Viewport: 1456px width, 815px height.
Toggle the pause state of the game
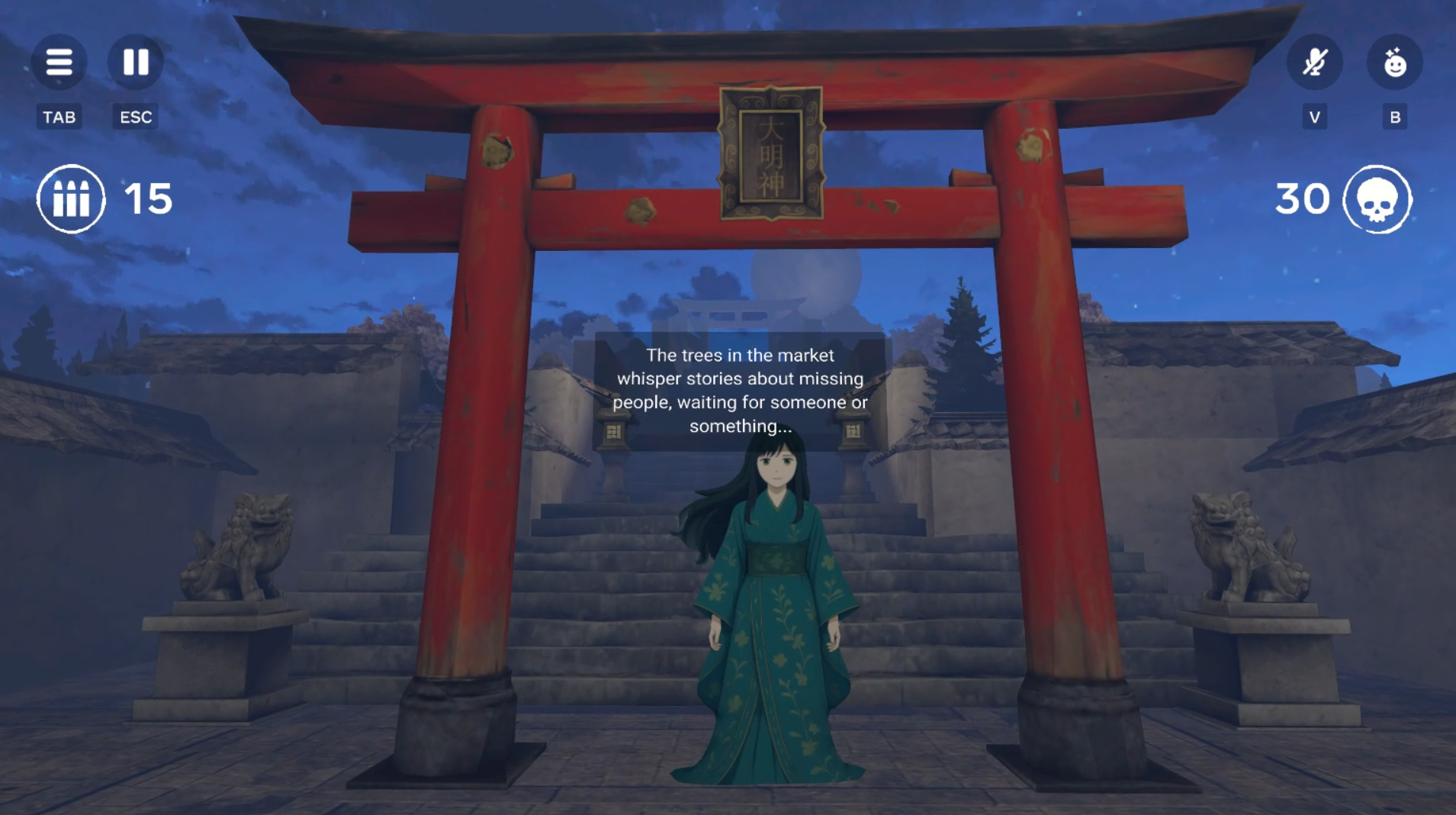click(135, 62)
